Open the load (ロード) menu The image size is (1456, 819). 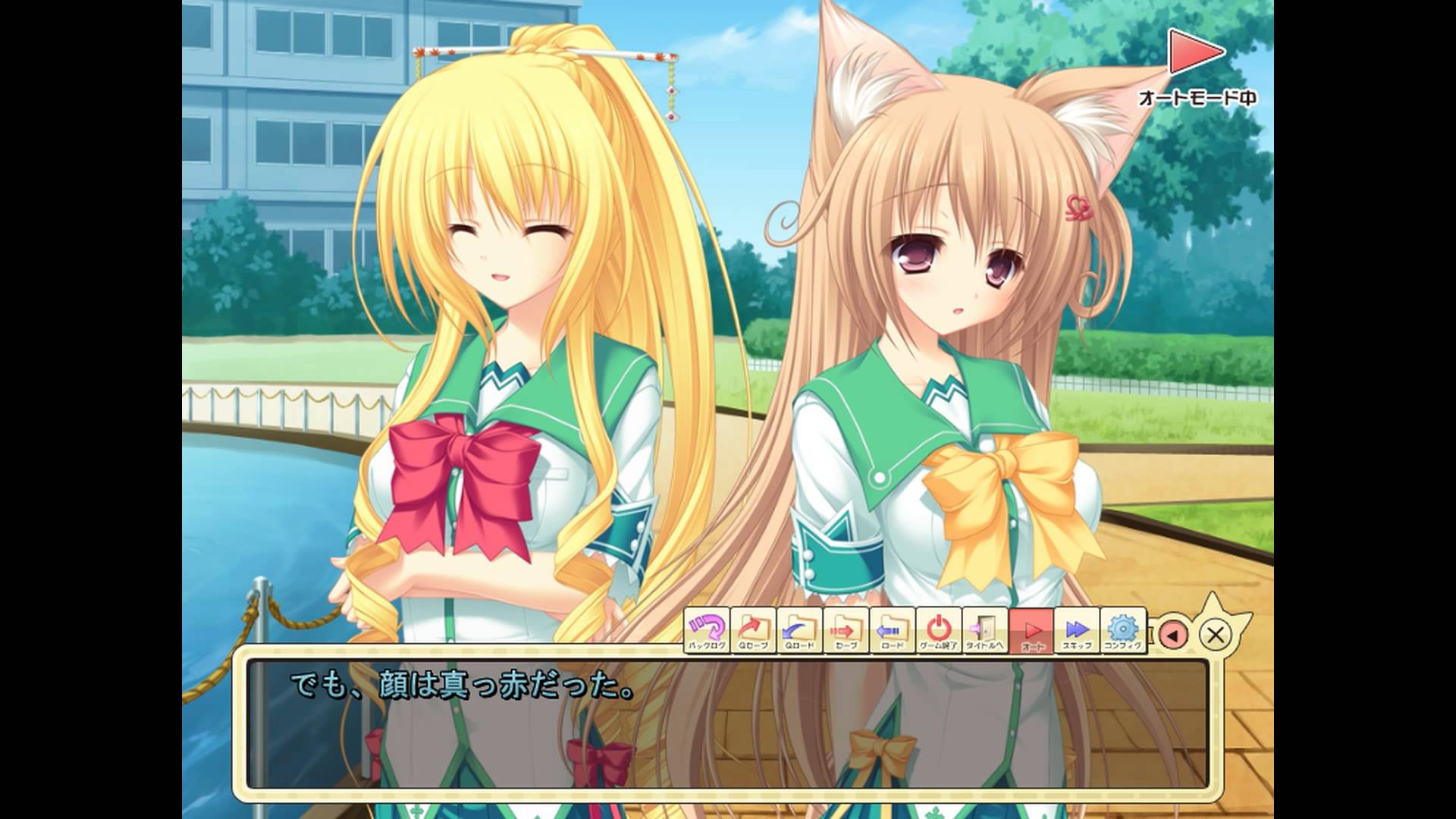pos(893,631)
